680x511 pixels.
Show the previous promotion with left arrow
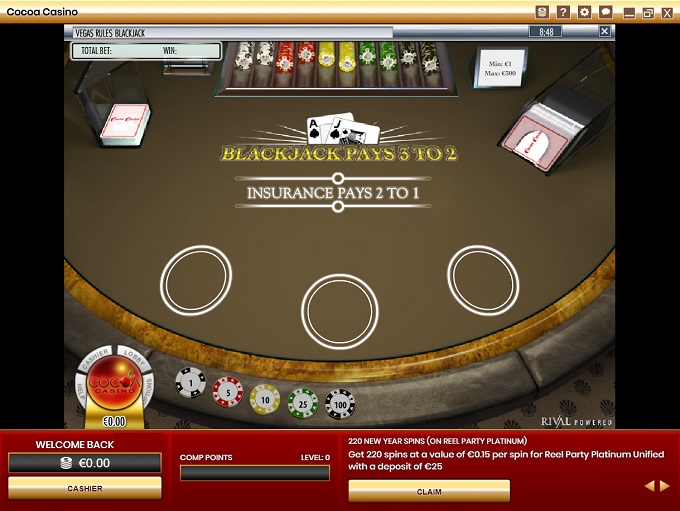(648, 486)
